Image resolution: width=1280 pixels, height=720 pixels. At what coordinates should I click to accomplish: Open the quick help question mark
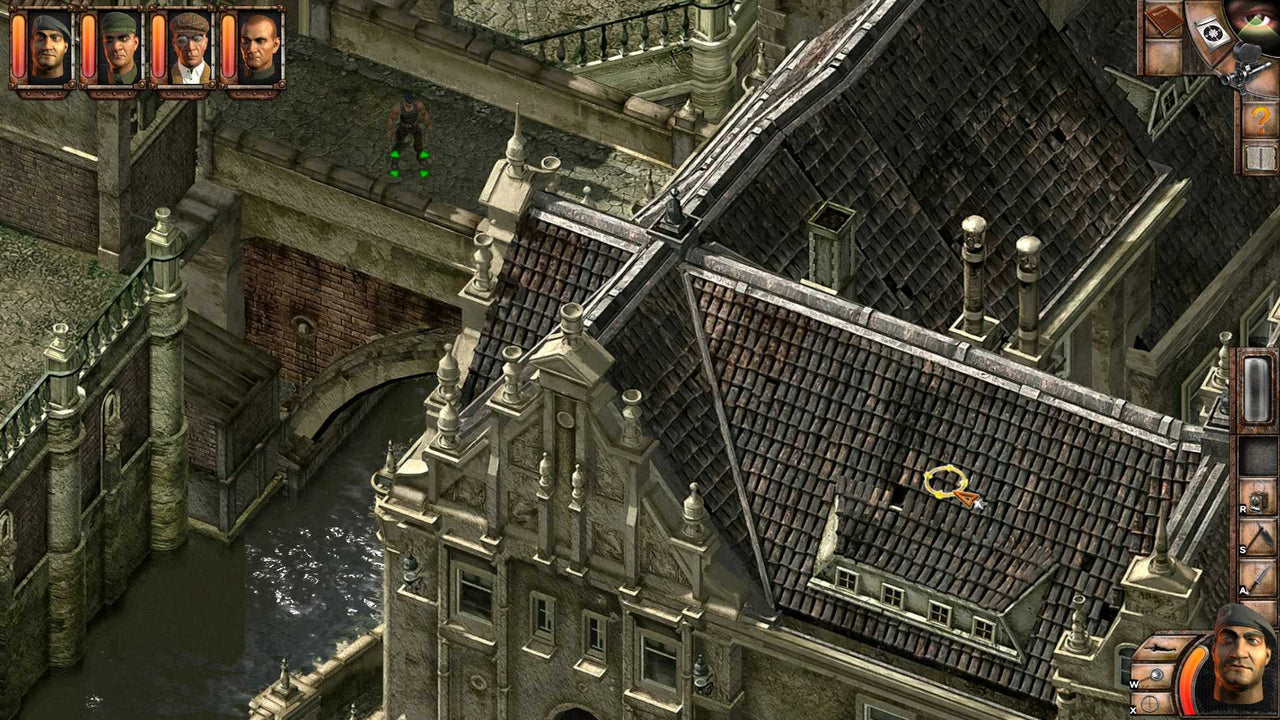1262,119
